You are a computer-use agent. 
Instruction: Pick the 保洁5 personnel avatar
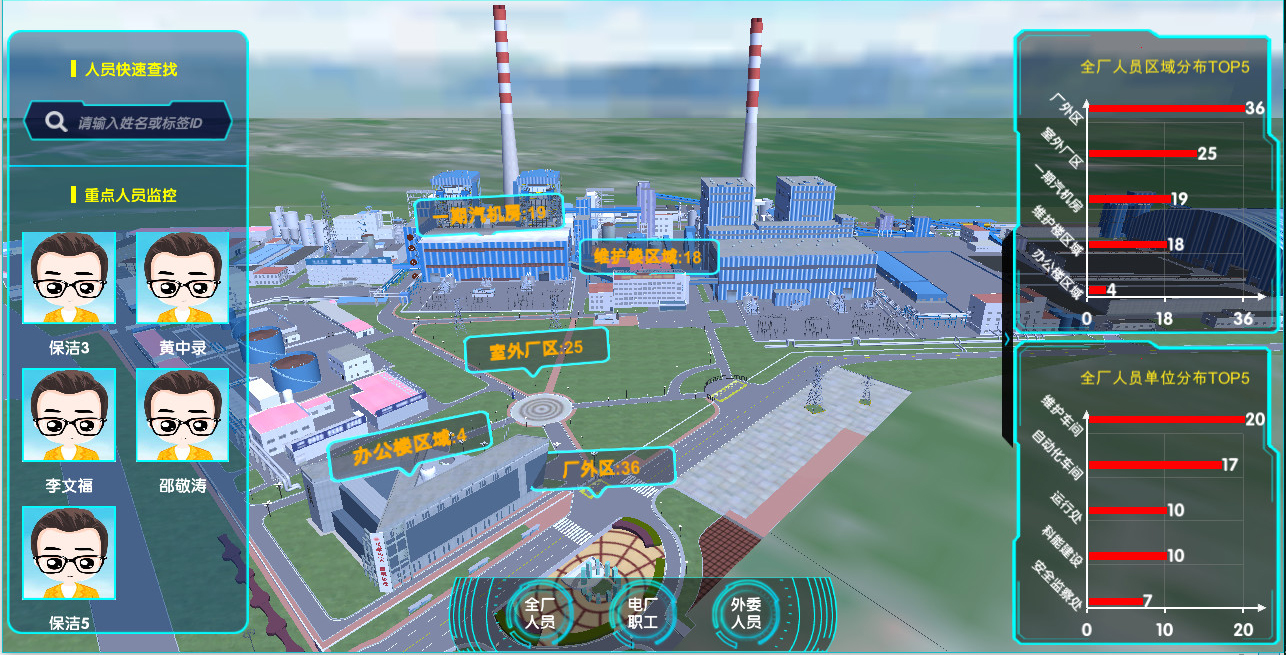[x=69, y=553]
